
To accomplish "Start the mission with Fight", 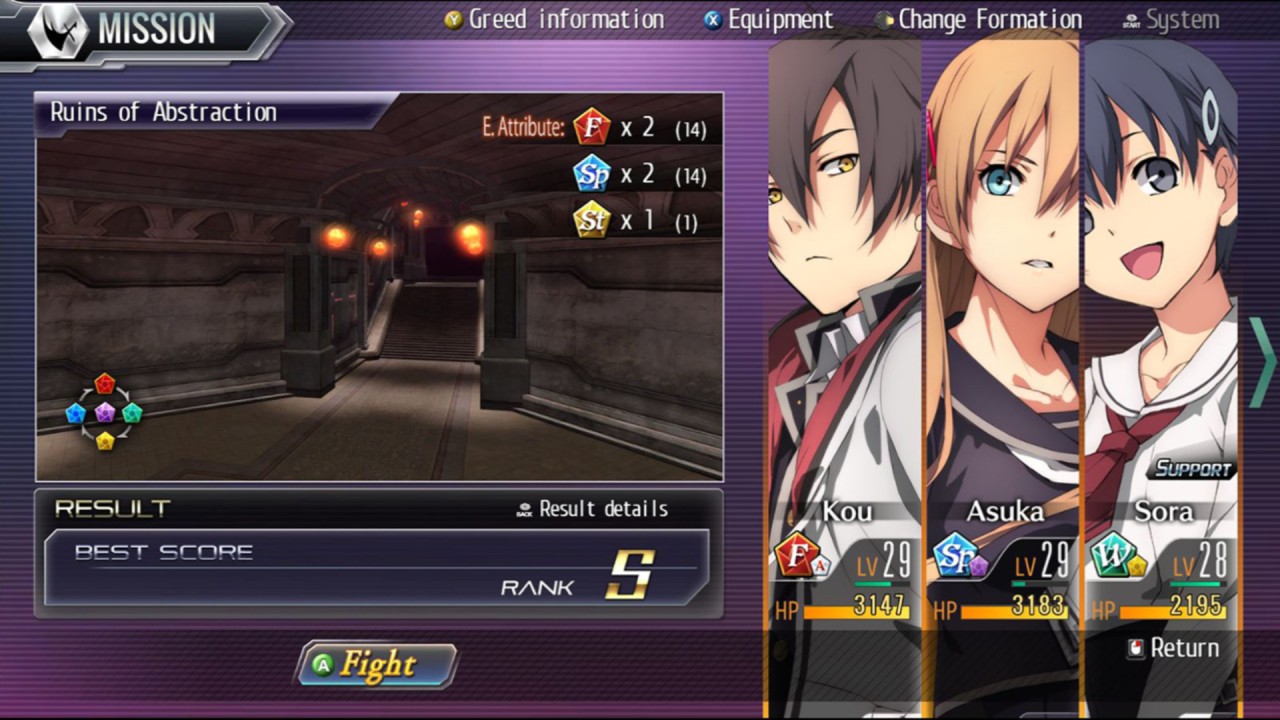I will point(377,665).
